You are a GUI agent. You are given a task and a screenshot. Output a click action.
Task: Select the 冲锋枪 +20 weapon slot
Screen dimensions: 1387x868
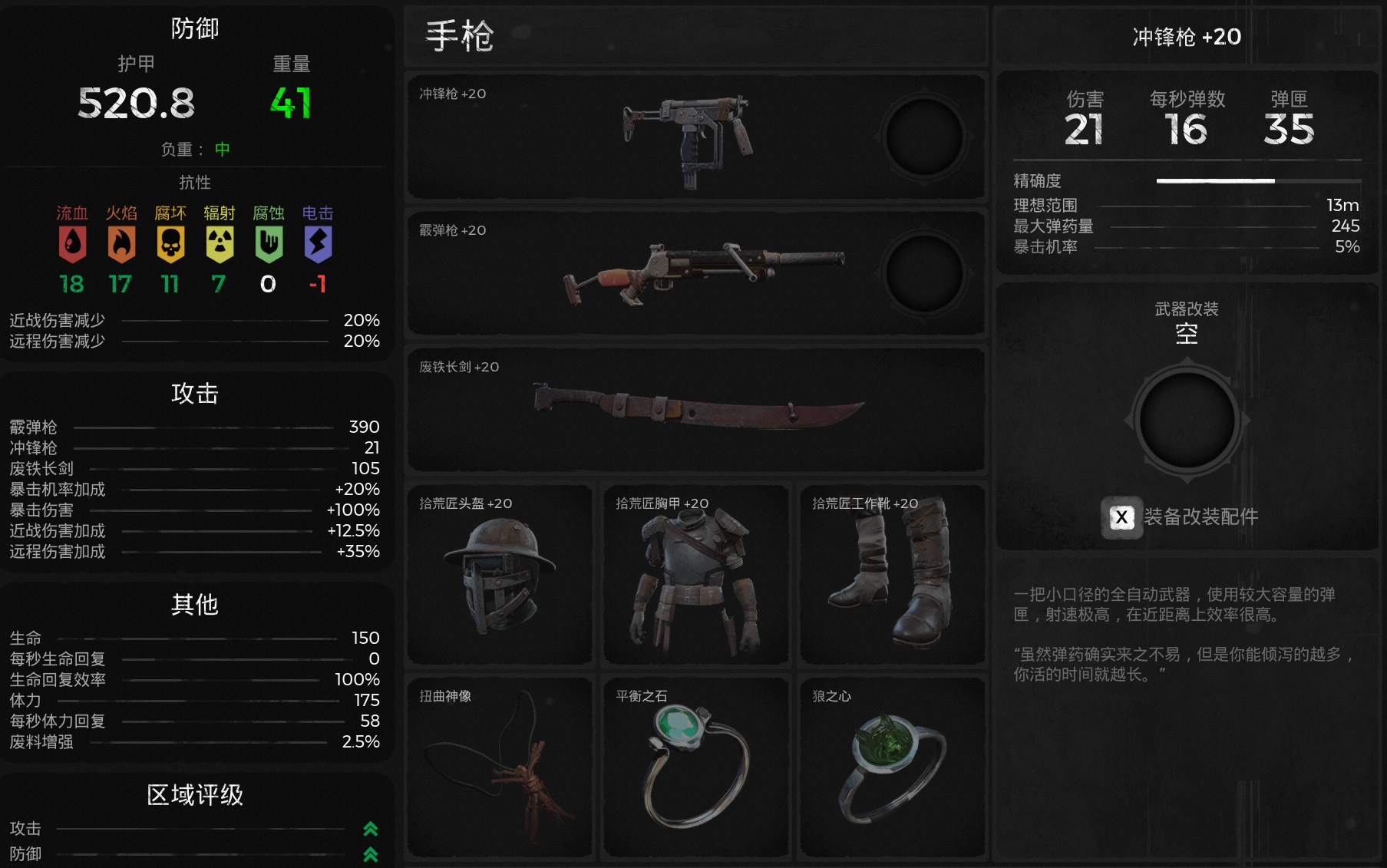click(x=645, y=137)
